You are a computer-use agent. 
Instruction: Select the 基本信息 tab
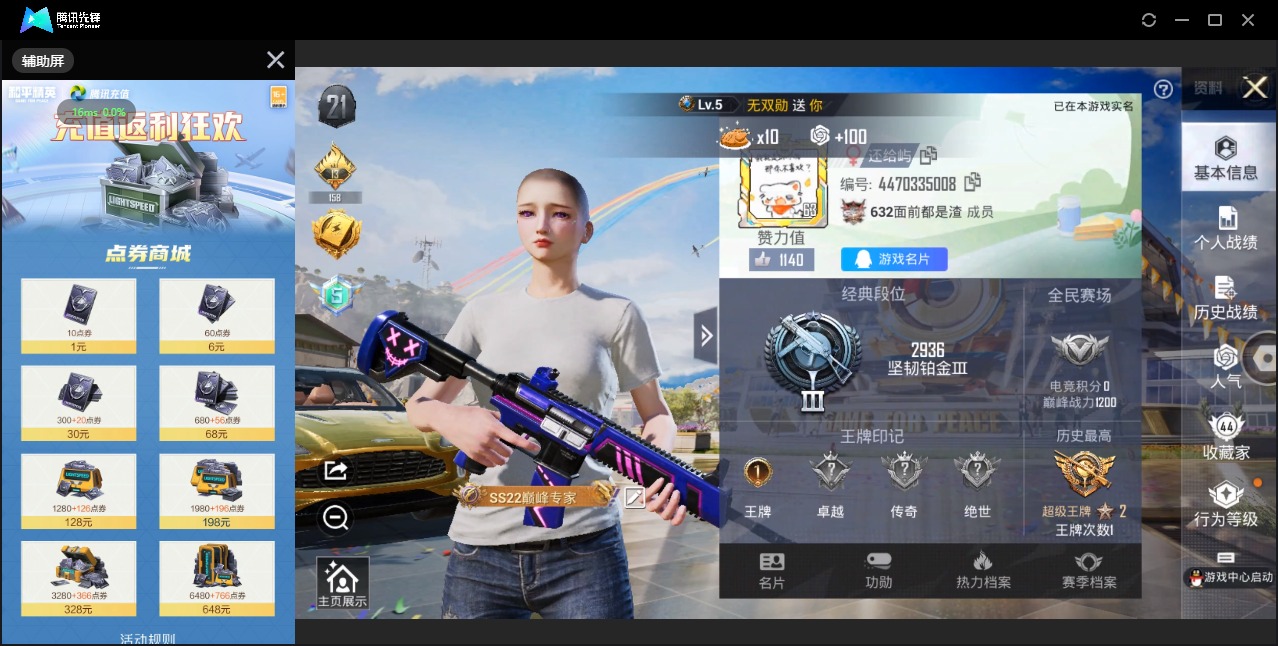coord(1226,159)
